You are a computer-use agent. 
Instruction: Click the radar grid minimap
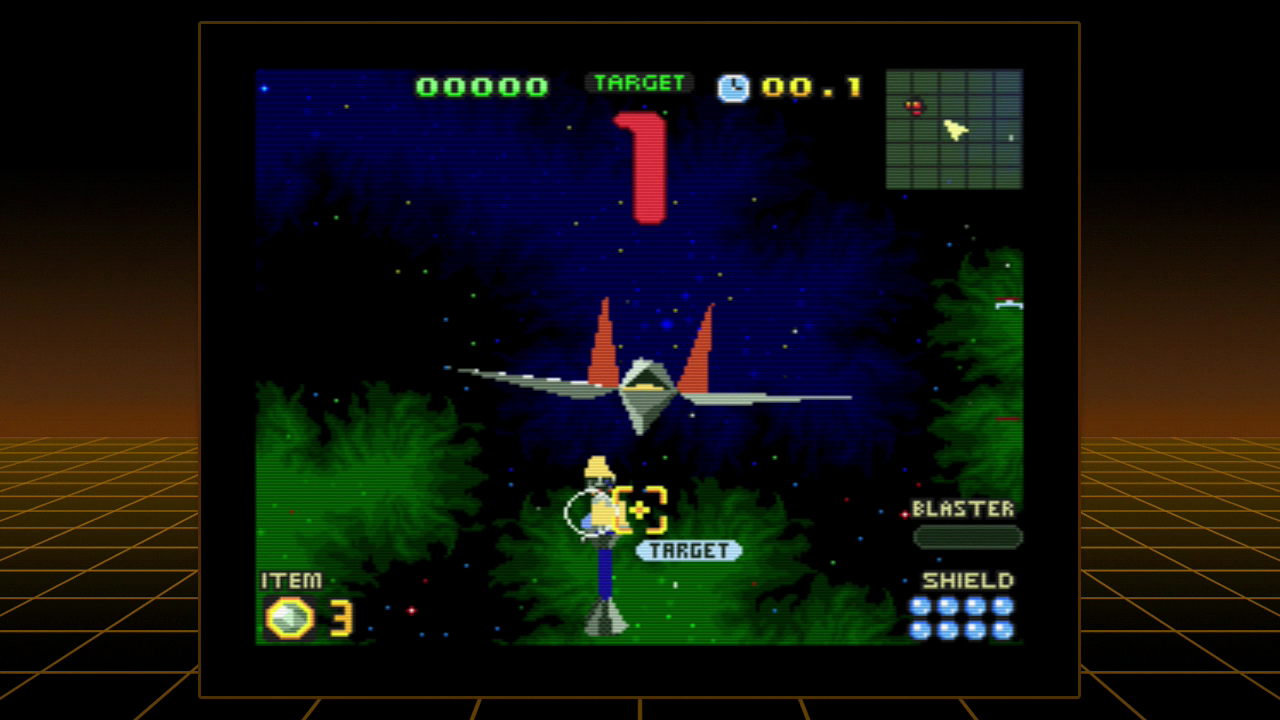tap(954, 129)
